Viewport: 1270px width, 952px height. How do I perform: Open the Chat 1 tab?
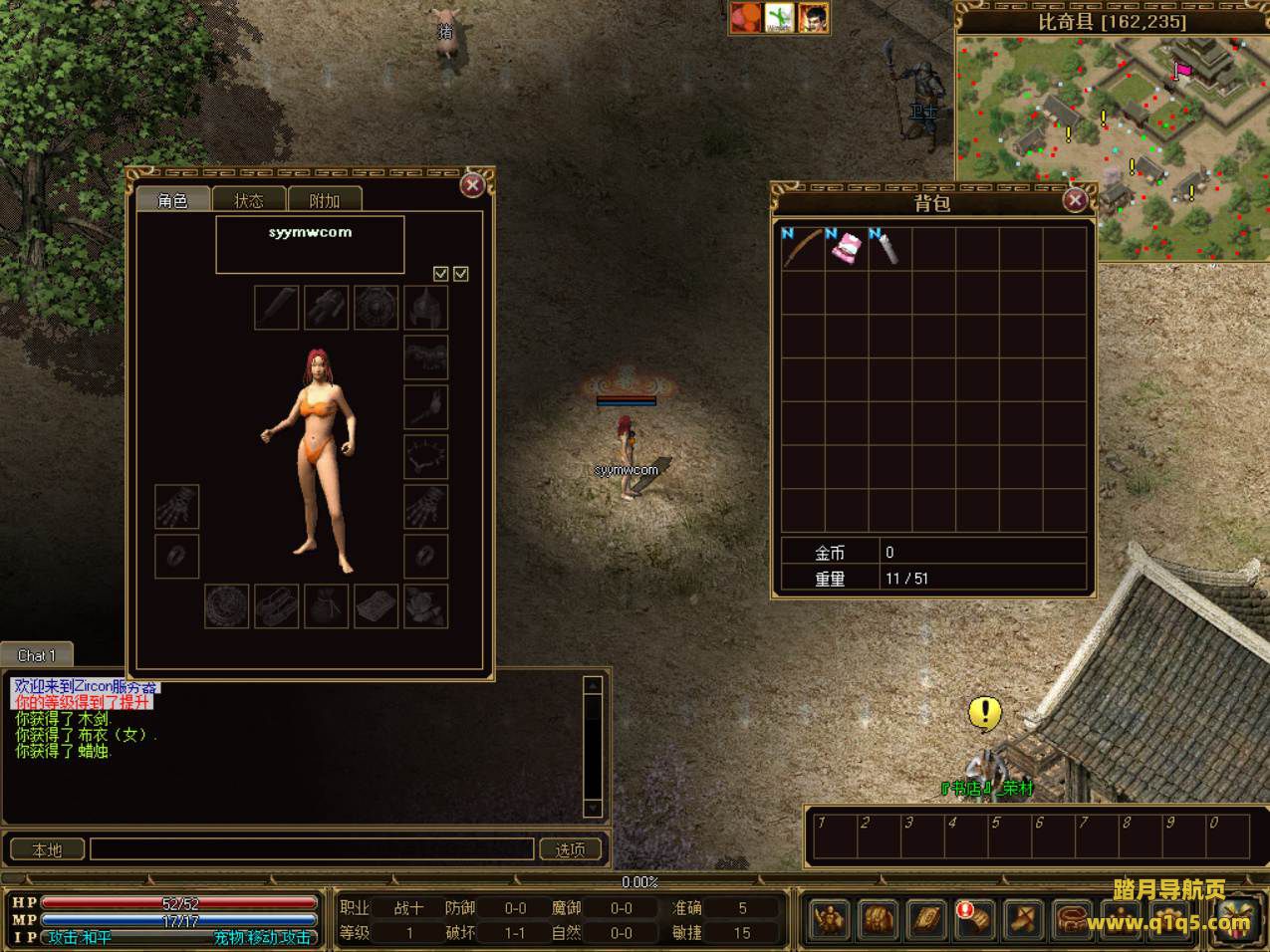[37, 655]
